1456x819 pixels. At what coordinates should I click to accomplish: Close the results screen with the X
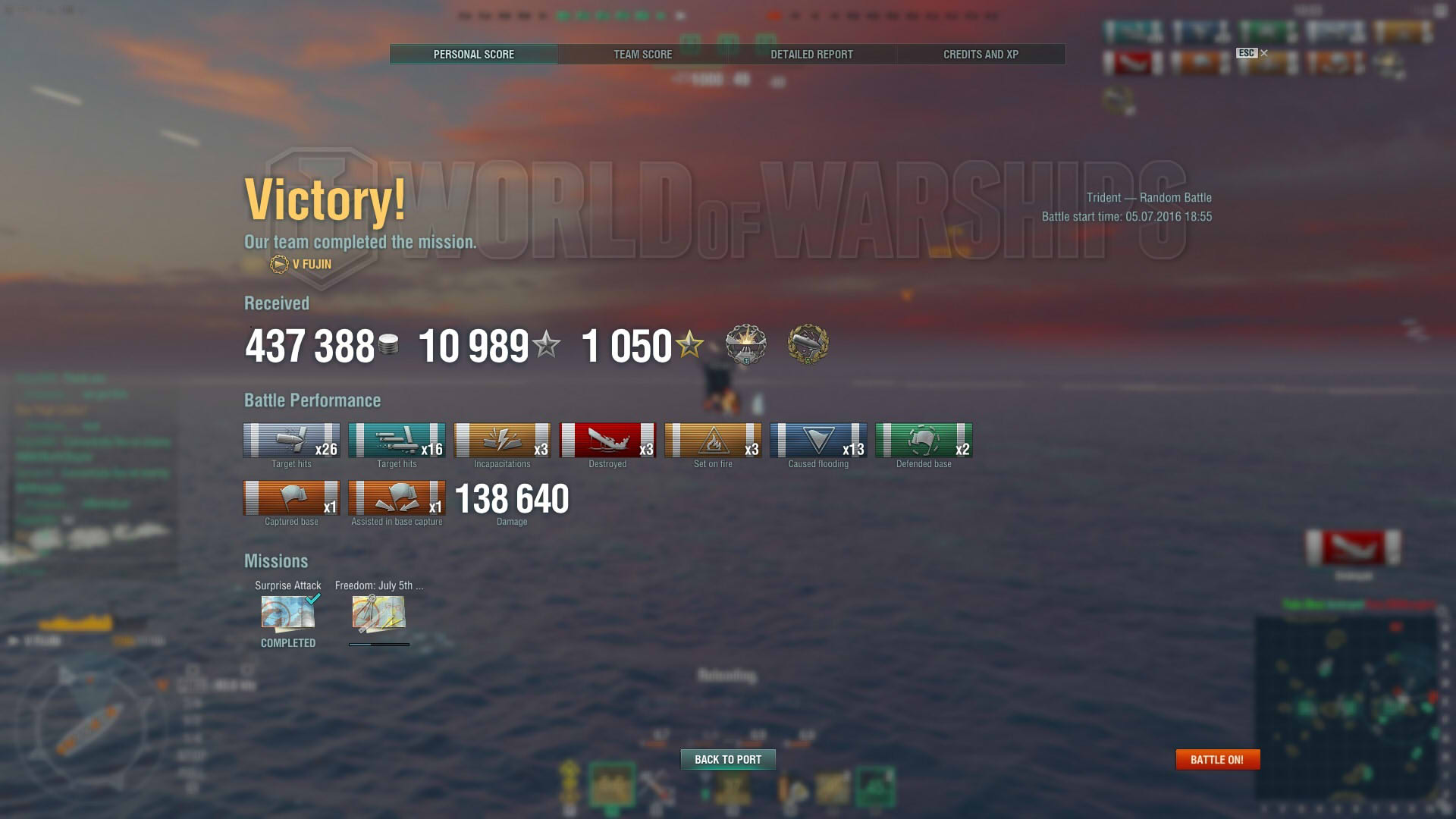(1263, 53)
